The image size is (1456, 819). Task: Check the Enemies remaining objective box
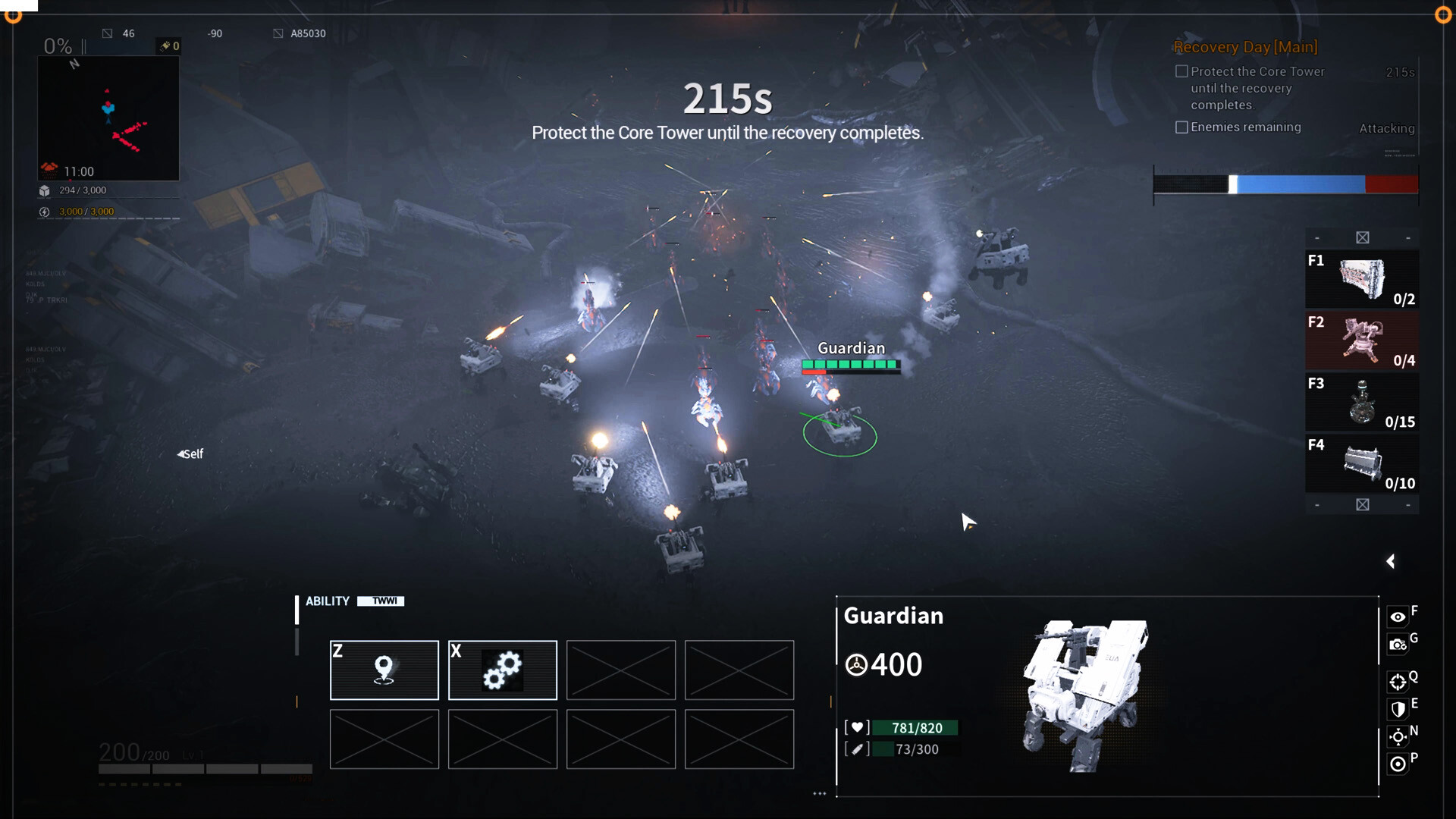(1181, 127)
